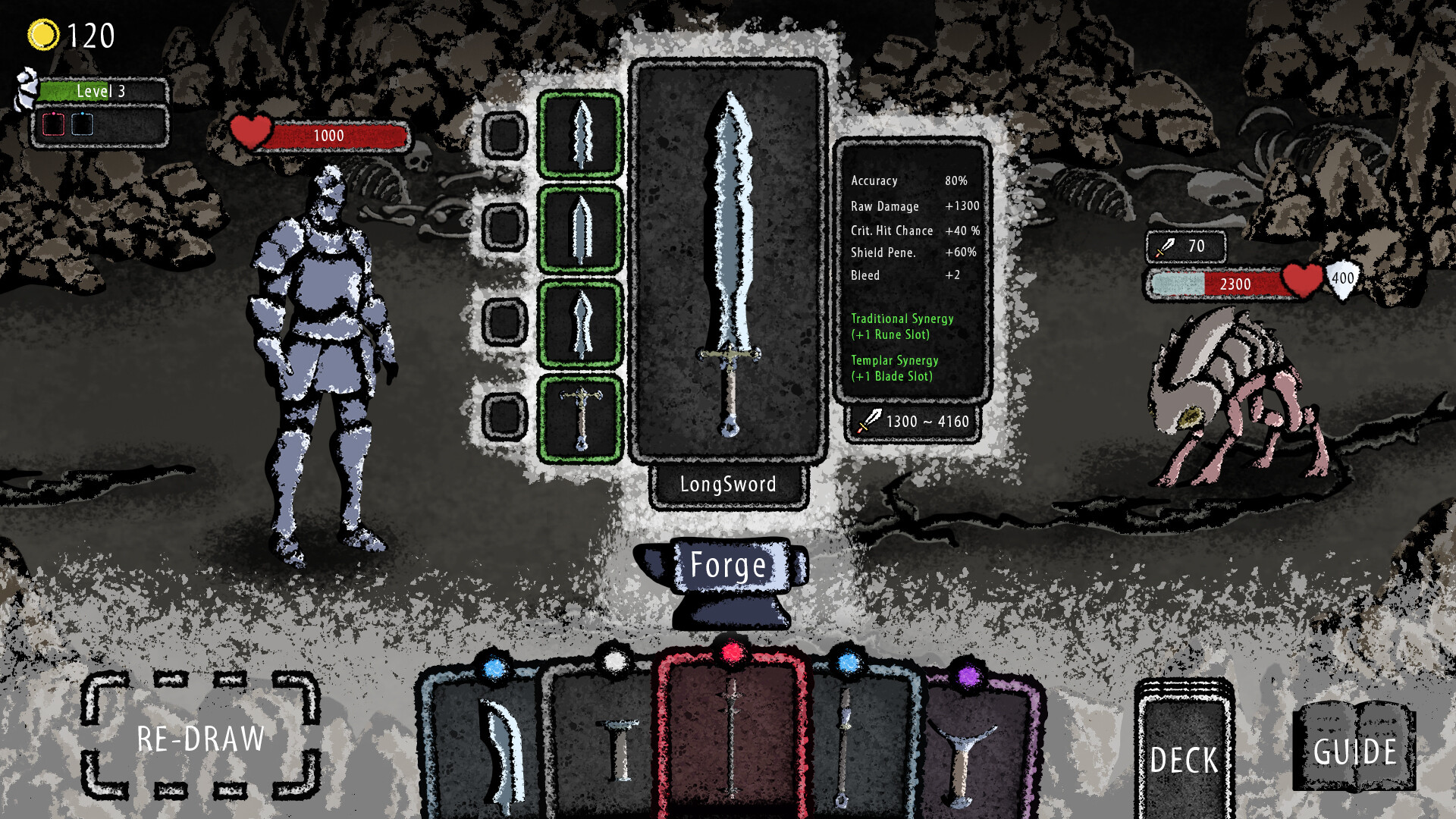This screenshot has width=1456, height=819.
Task: Open the LongSword name label panel
Action: 729,484
